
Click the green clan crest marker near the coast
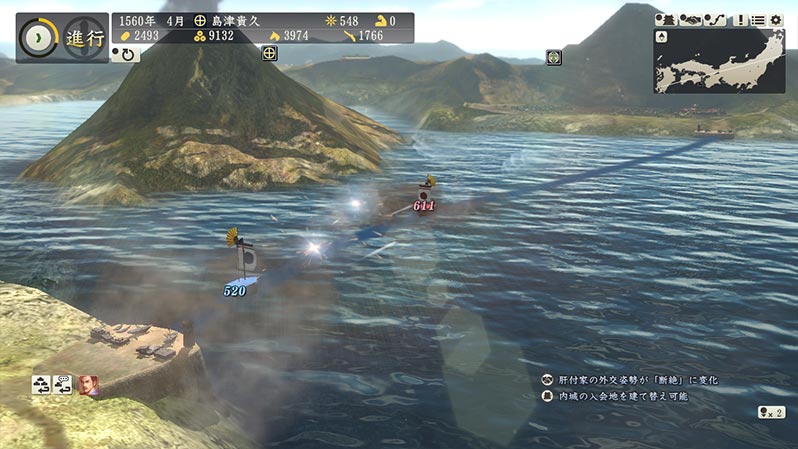(x=553, y=57)
